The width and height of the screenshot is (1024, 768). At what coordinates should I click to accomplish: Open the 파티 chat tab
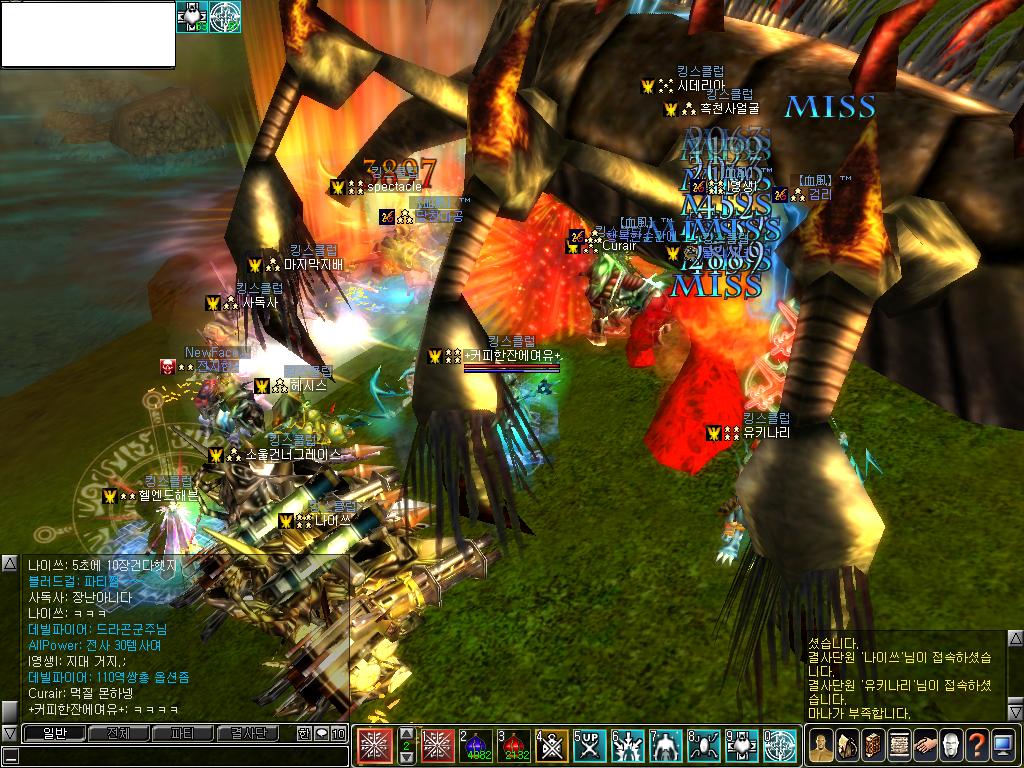[183, 734]
